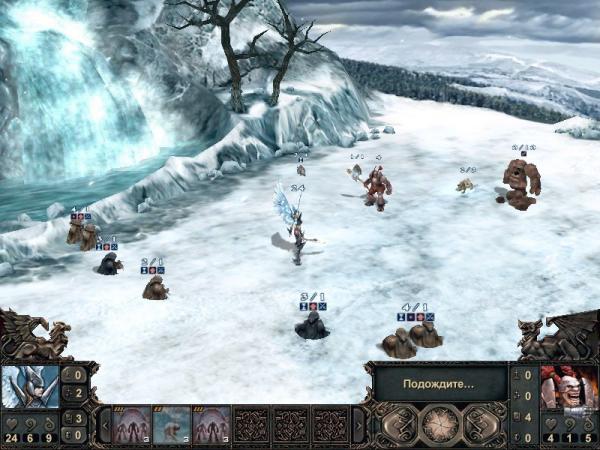
Task: Click the card bar's right arrow
Action: click(359, 425)
